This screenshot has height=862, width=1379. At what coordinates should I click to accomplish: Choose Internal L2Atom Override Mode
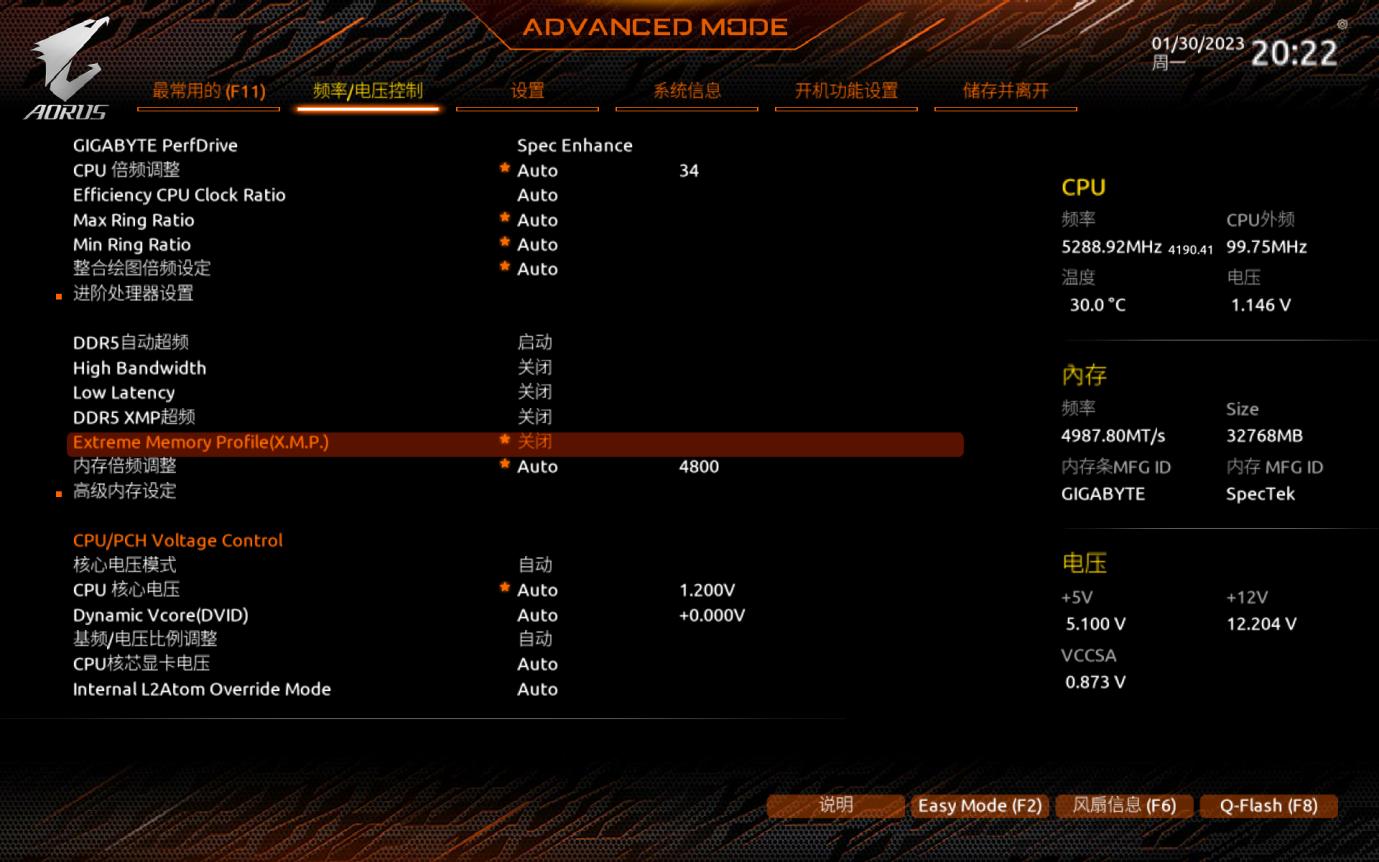coord(201,689)
